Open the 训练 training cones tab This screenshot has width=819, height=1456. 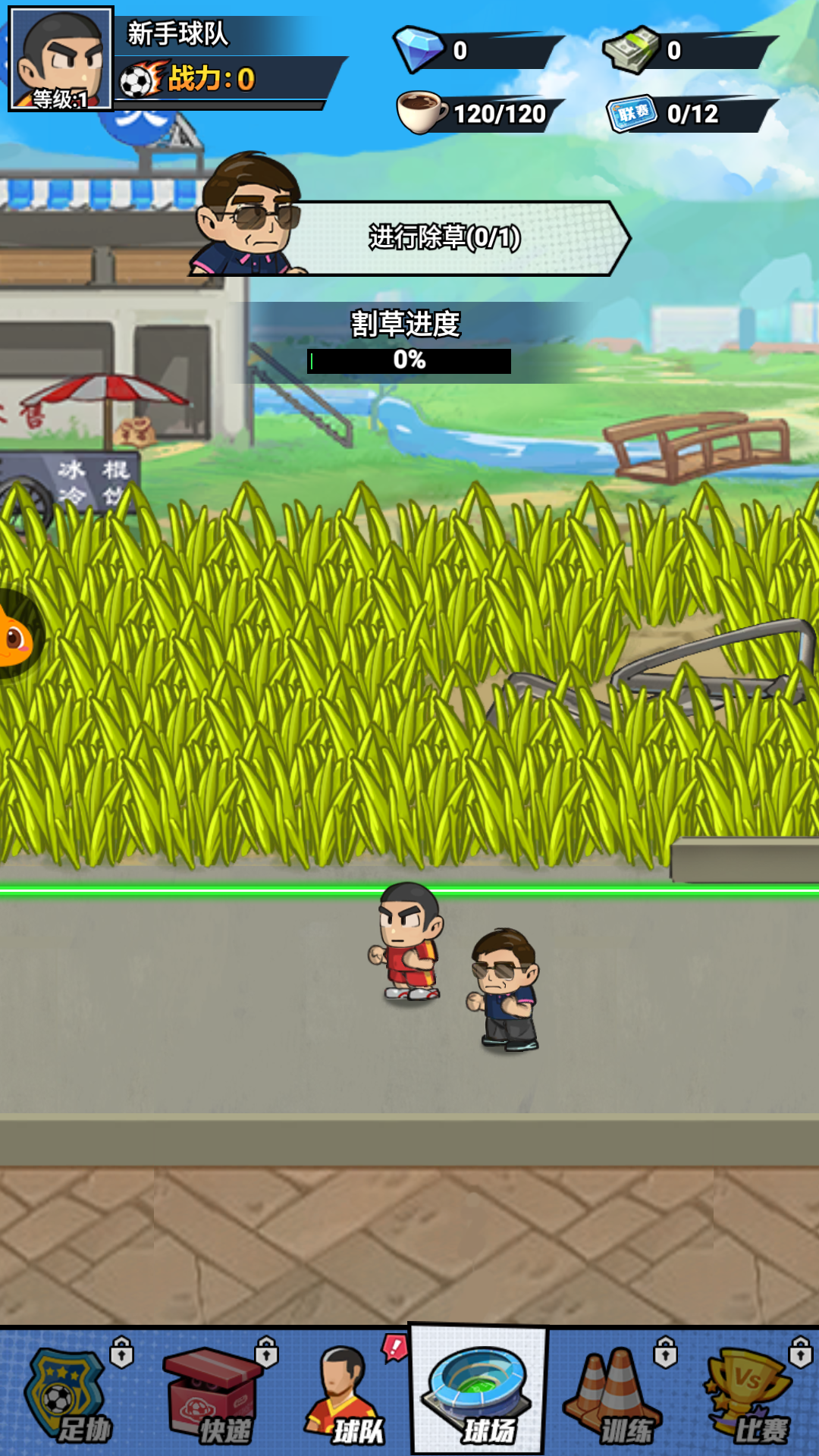pos(614,1394)
